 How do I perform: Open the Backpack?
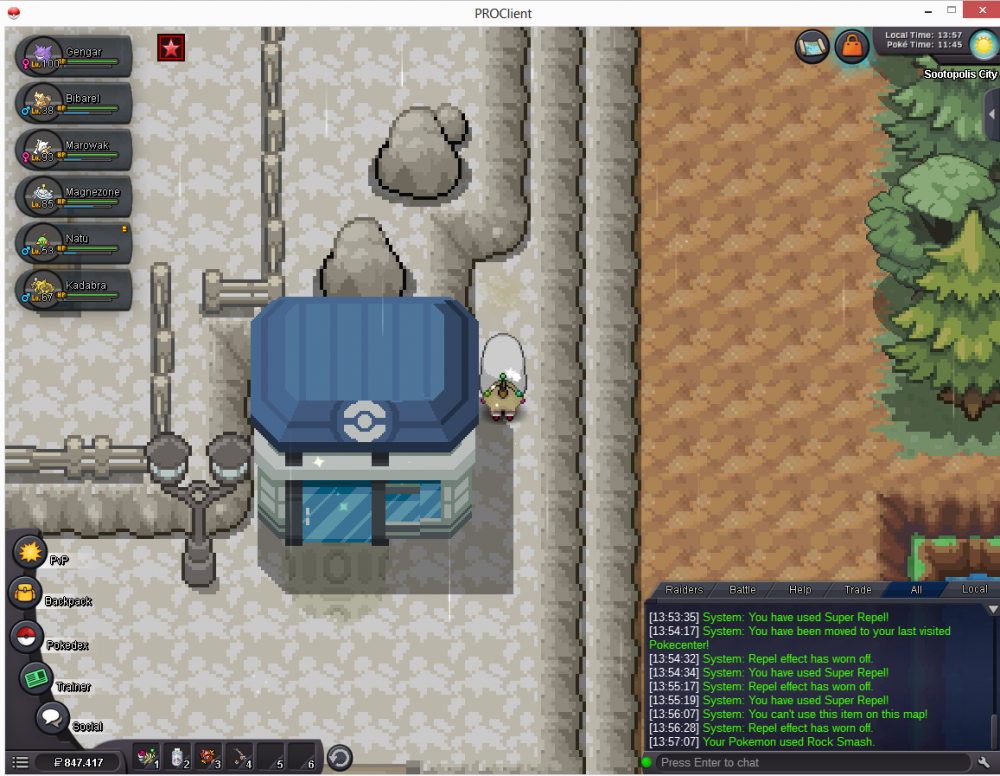coord(26,593)
